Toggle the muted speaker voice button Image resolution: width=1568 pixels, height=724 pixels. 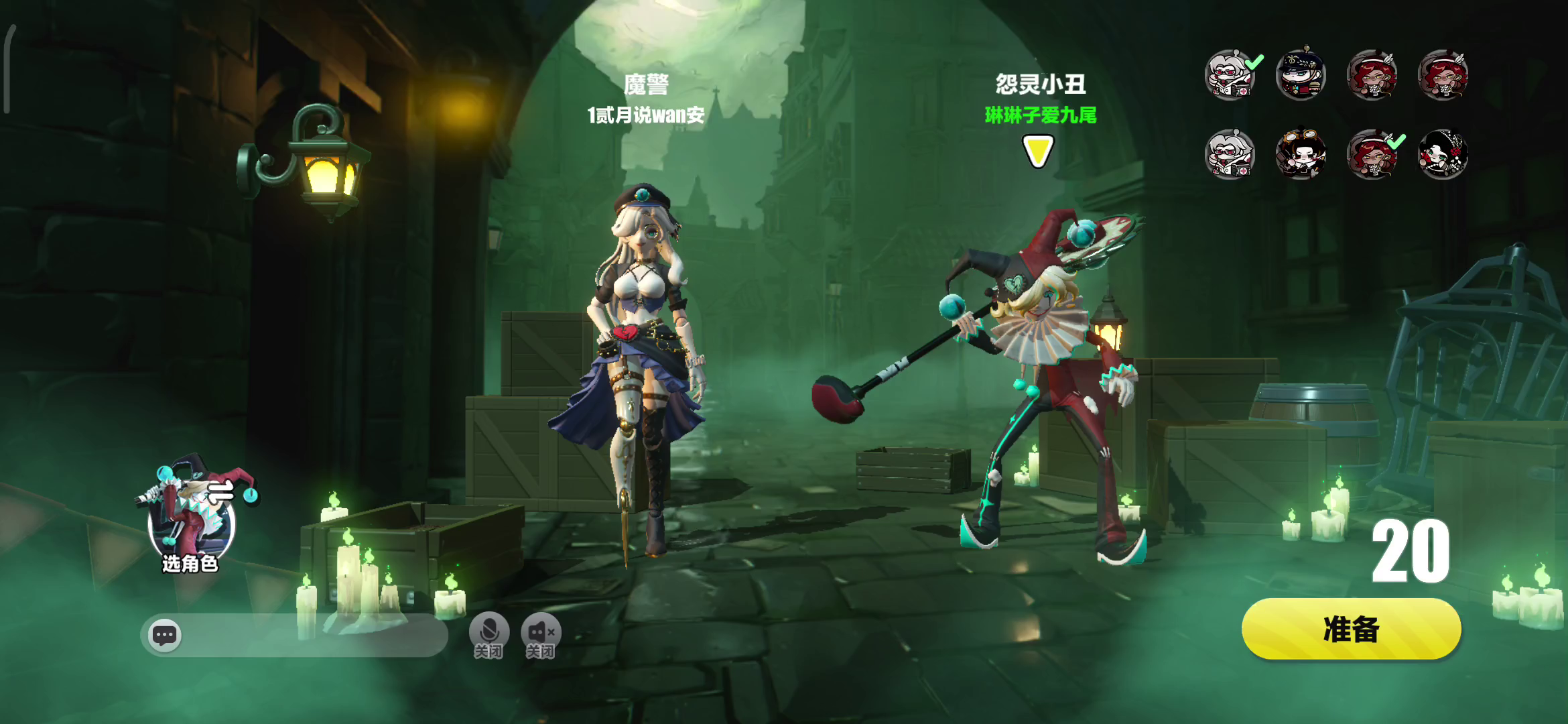click(x=540, y=634)
